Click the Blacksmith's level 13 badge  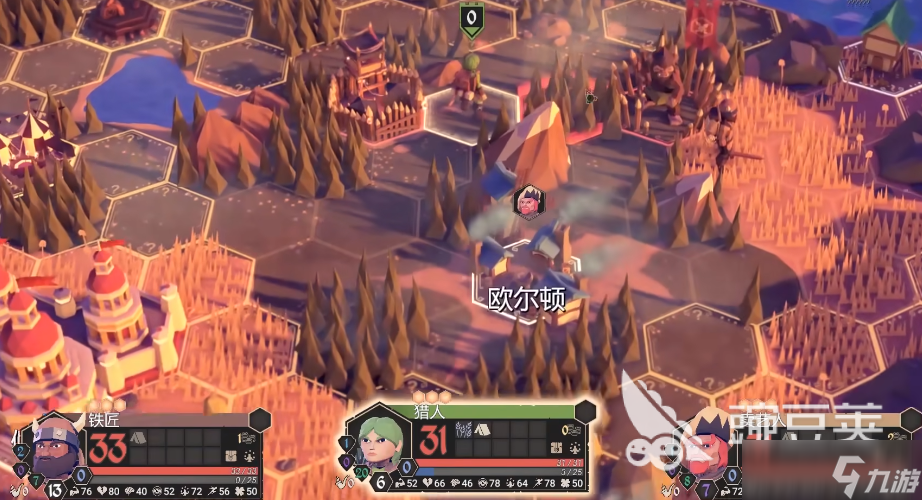[56, 489]
